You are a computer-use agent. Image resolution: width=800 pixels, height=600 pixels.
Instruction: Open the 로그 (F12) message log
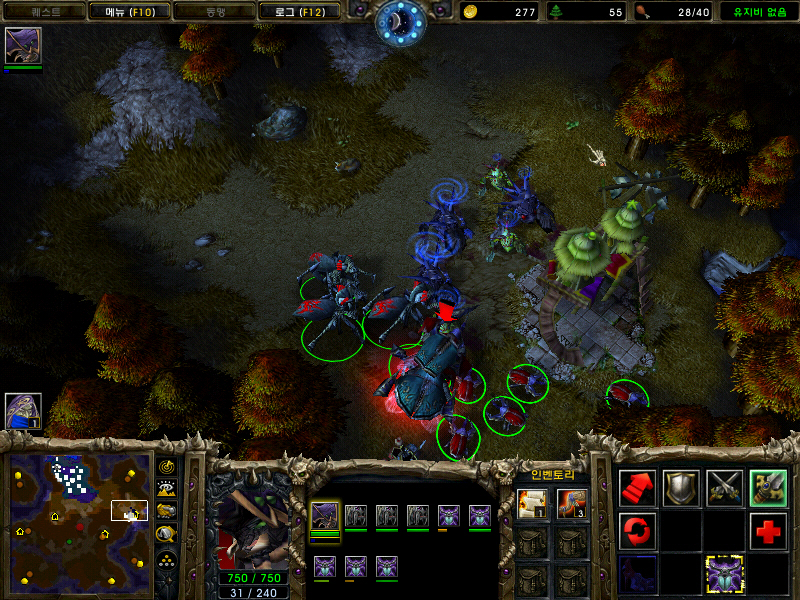tap(299, 12)
